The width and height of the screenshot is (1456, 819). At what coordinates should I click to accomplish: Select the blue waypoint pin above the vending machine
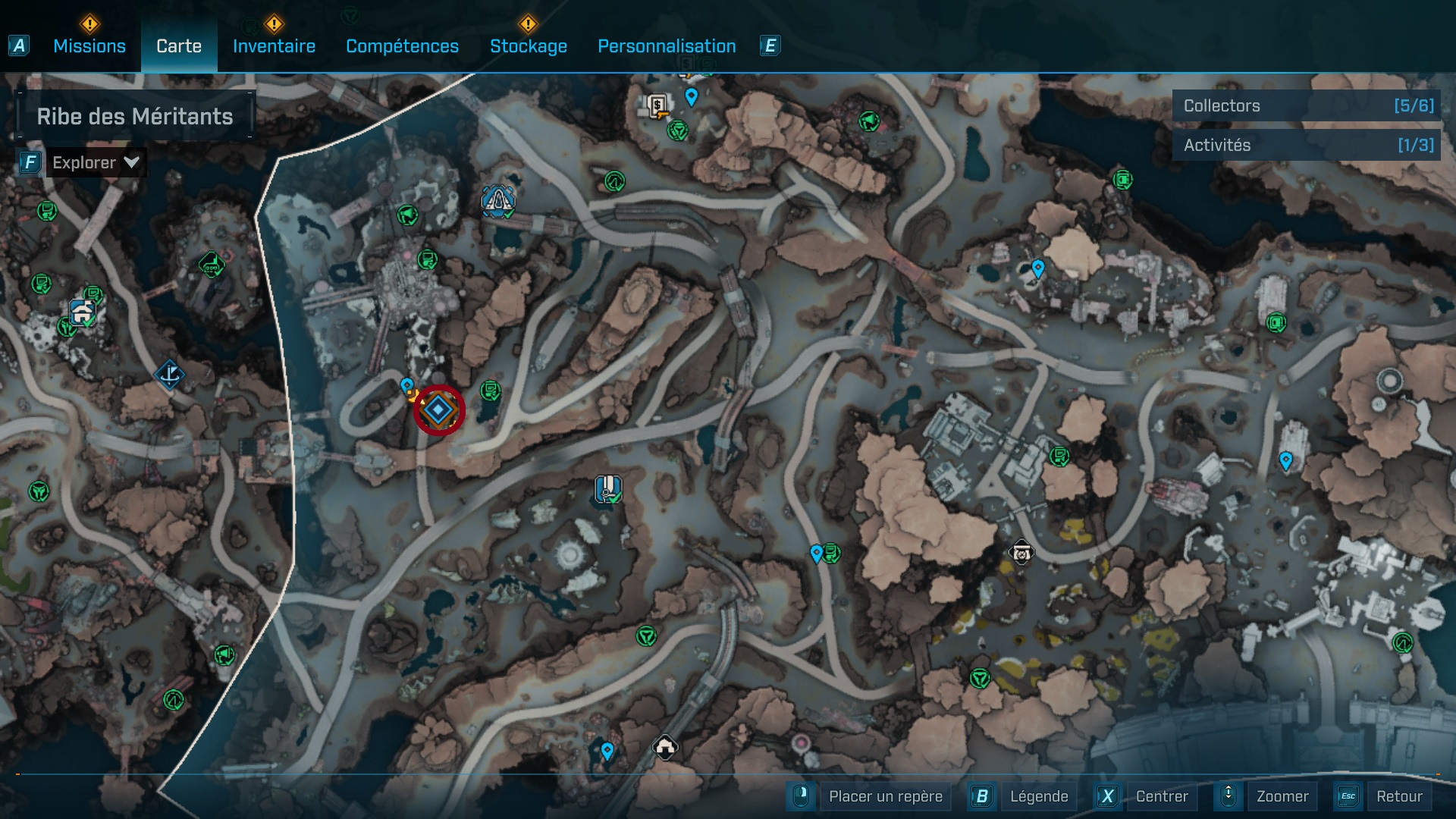click(x=691, y=96)
